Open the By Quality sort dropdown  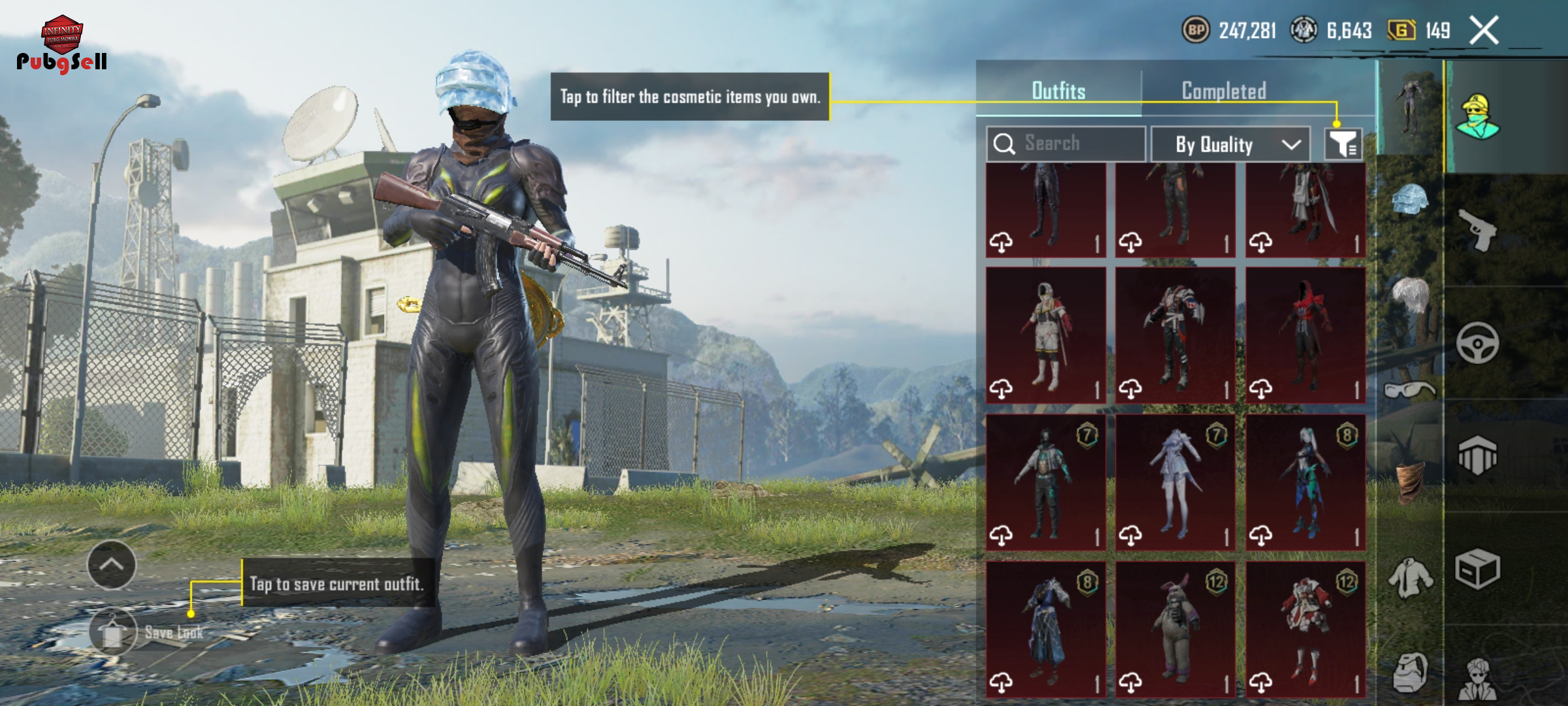pyautogui.click(x=1230, y=144)
